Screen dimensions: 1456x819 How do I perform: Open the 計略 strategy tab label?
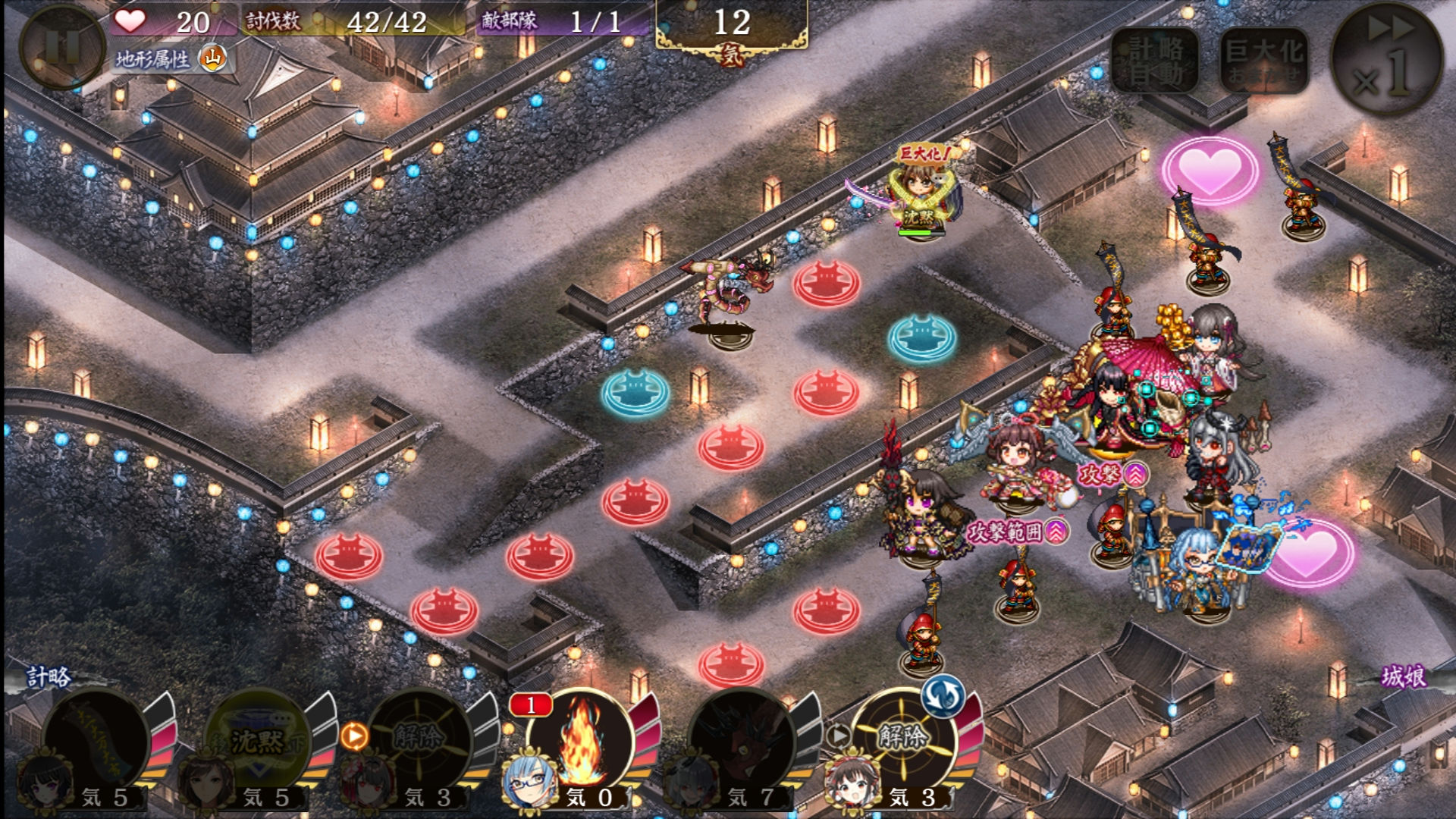coord(49,676)
